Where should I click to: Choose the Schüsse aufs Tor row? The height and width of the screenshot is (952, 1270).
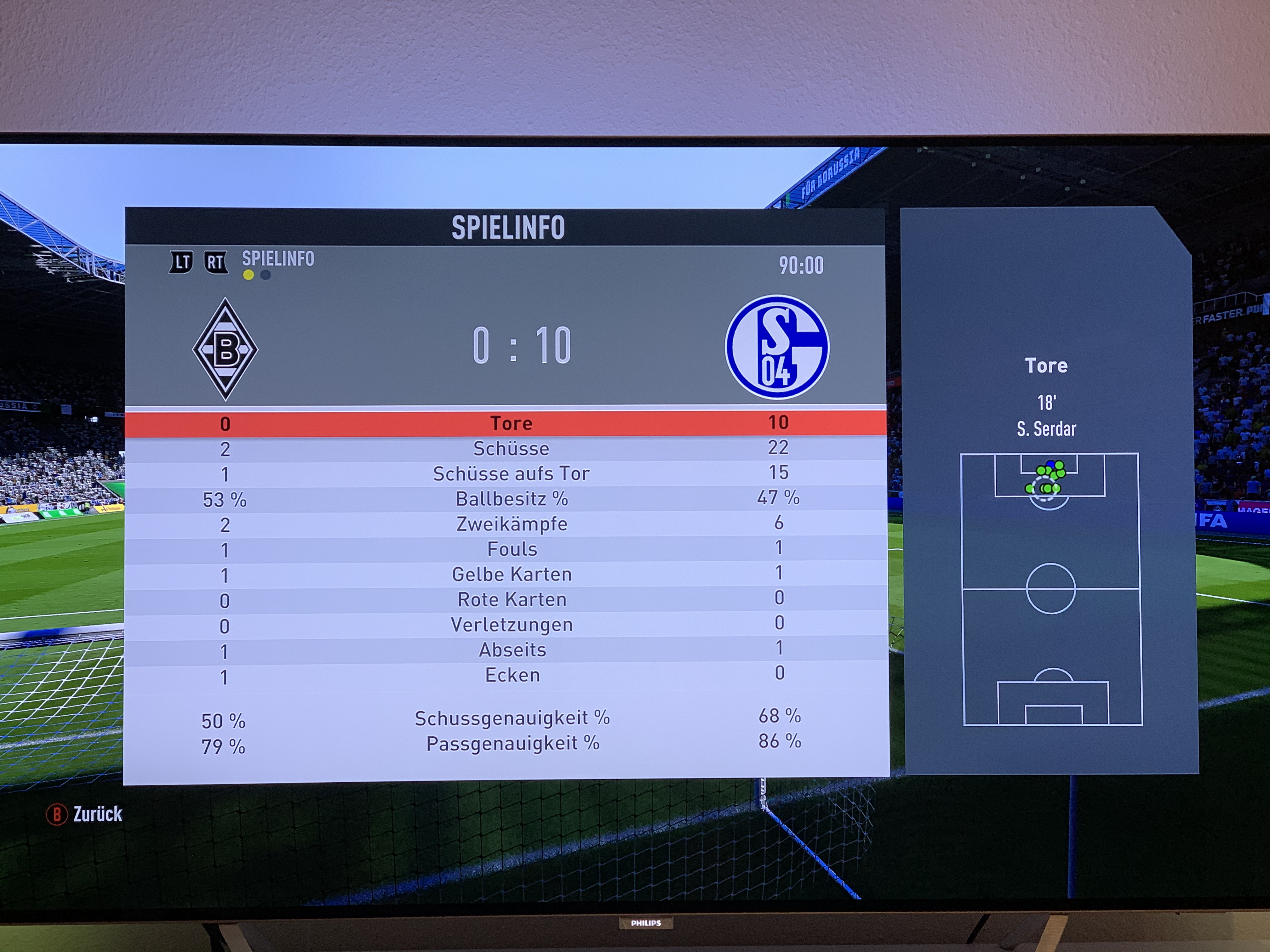(511, 474)
